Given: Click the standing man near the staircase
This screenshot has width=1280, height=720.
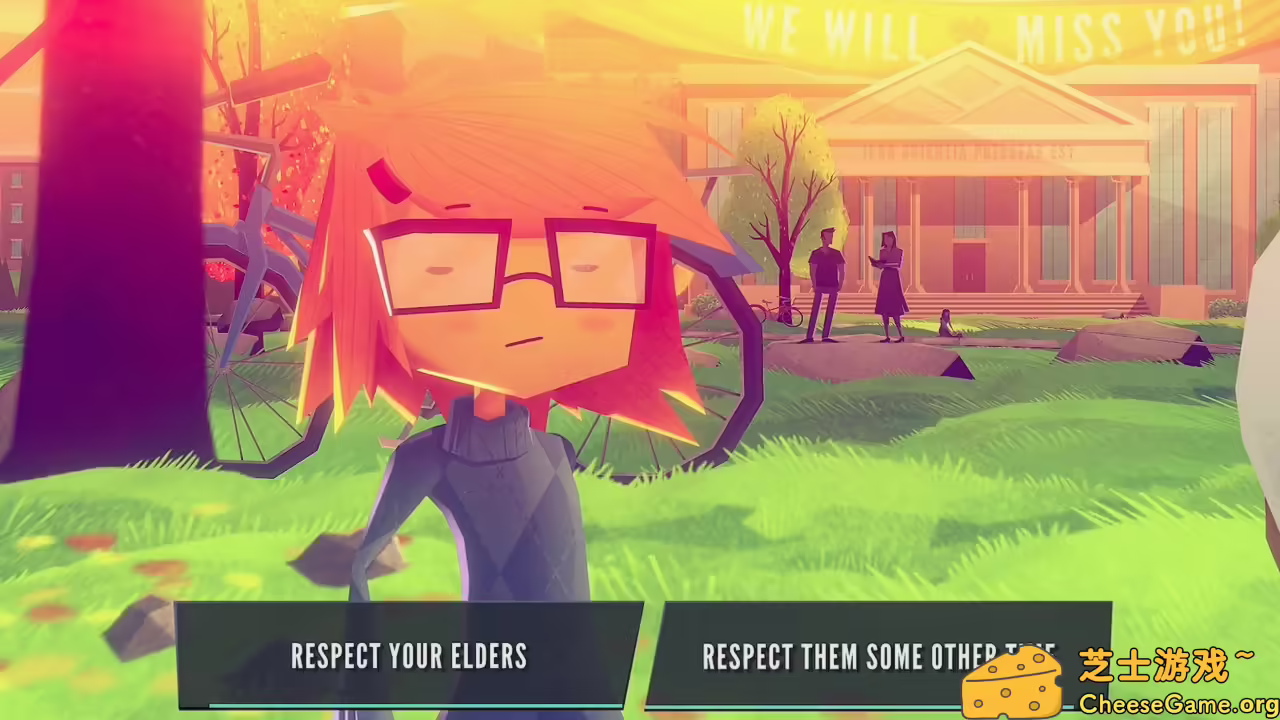Looking at the screenshot, I should (x=825, y=280).
